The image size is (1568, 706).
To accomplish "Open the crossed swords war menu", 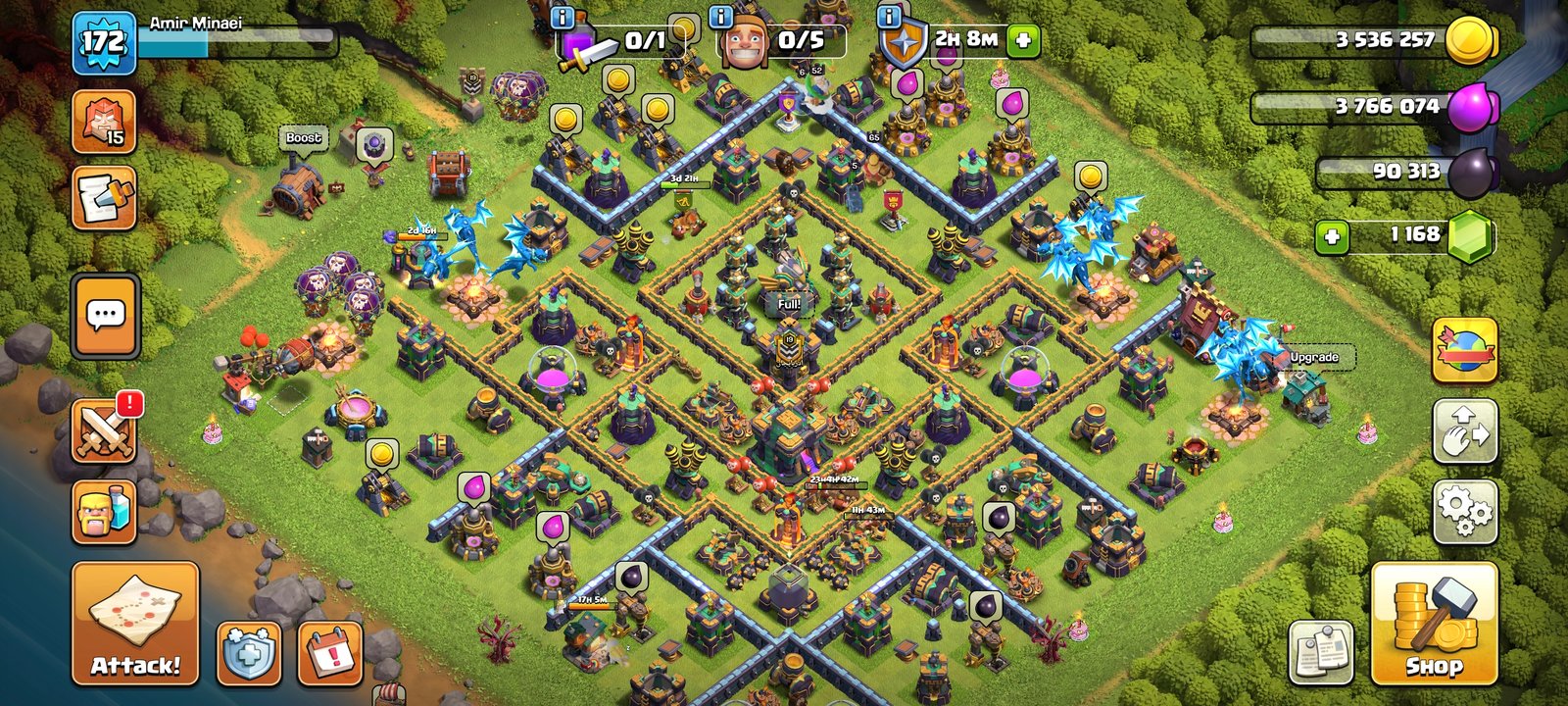I will coord(105,431).
